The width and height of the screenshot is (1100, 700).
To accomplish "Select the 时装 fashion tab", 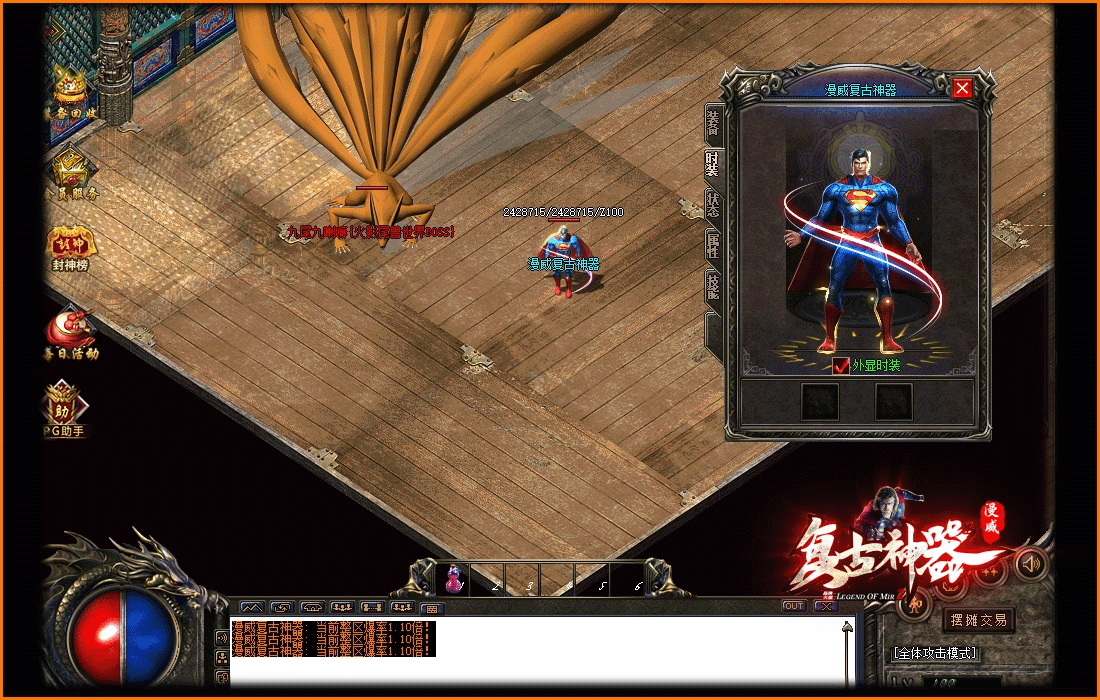I will pyautogui.click(x=713, y=164).
